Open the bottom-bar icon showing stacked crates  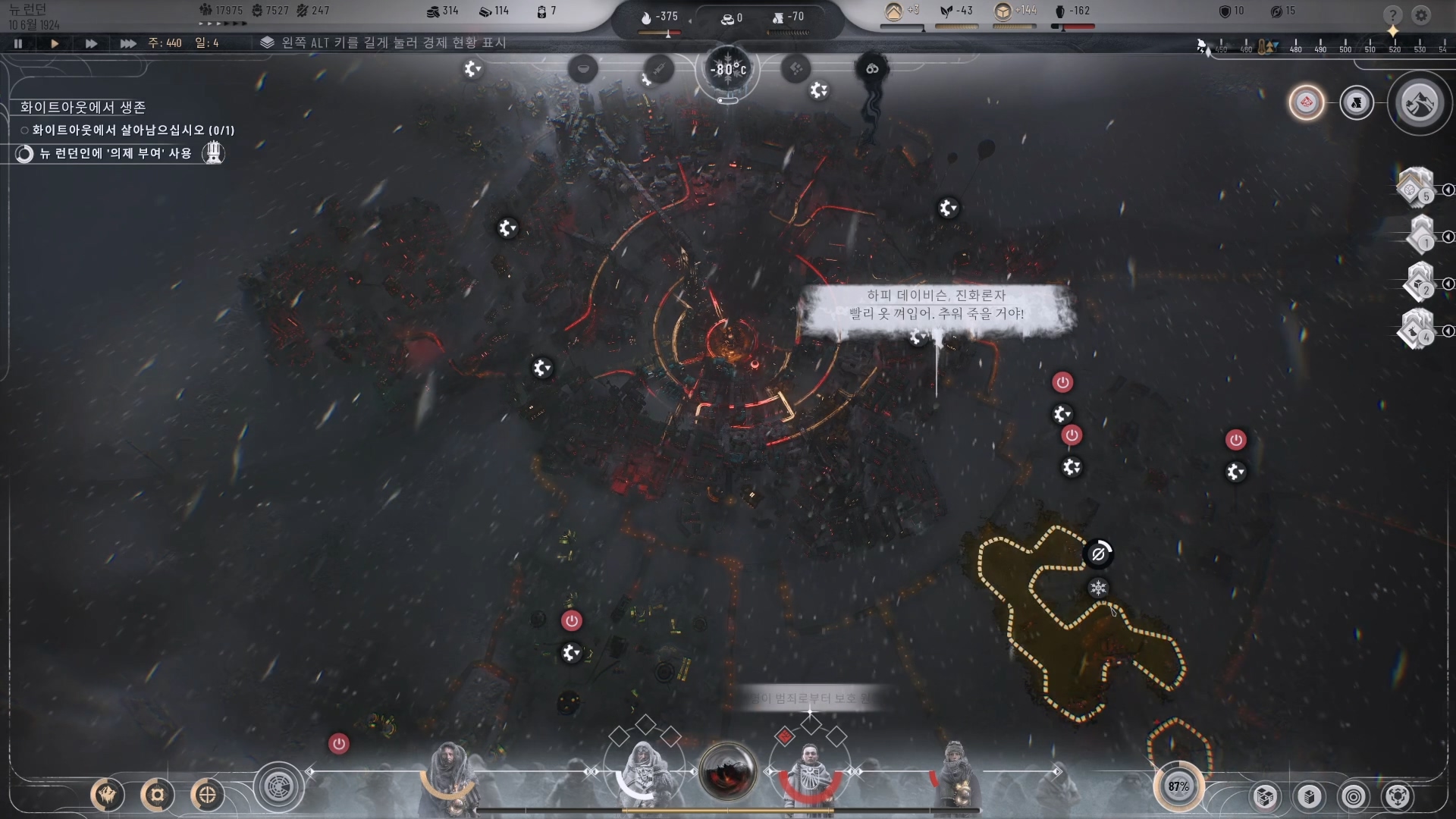(x=1265, y=796)
